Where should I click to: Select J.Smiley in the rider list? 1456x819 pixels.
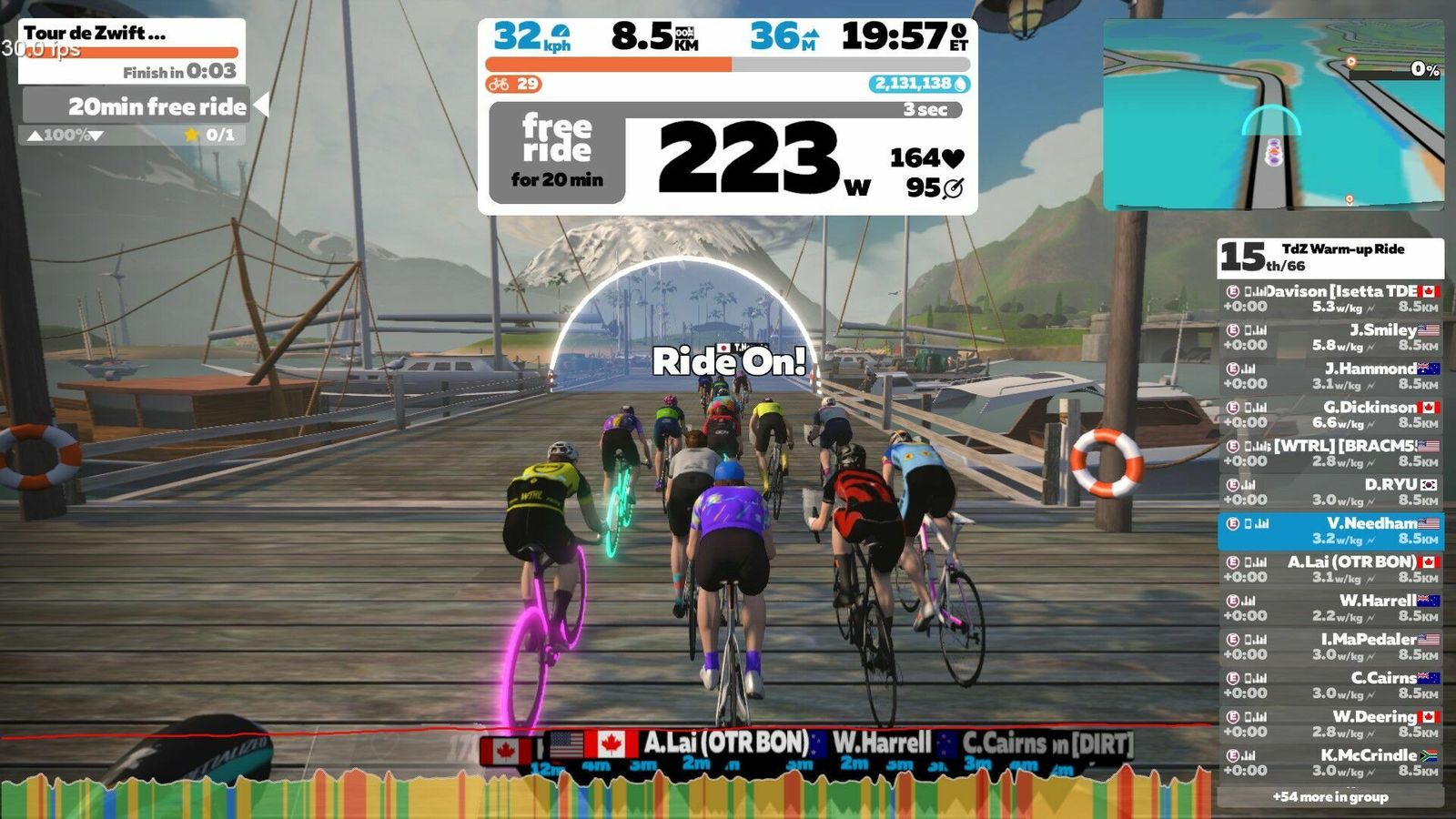click(1330, 337)
